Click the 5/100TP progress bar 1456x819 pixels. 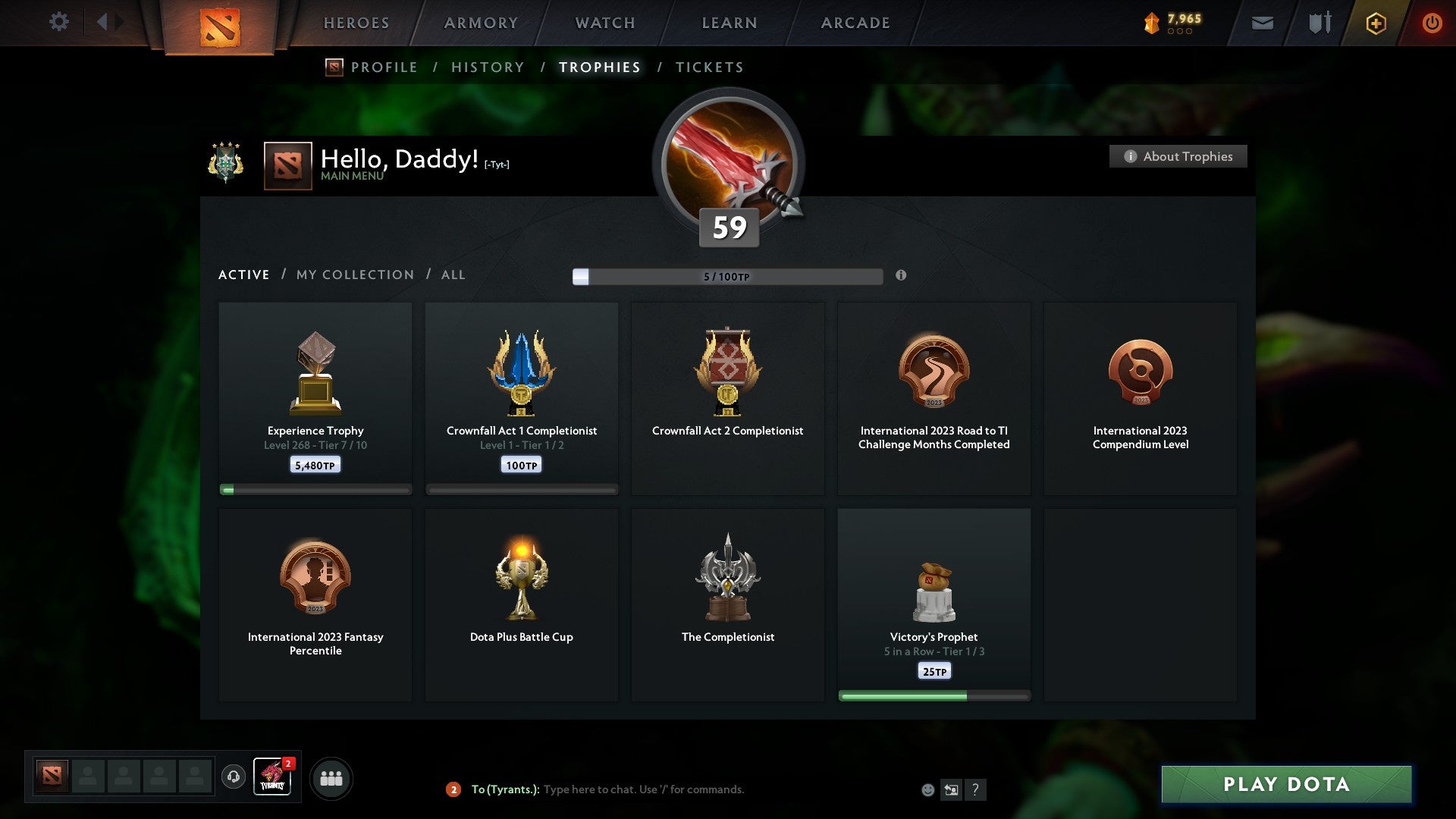point(728,277)
